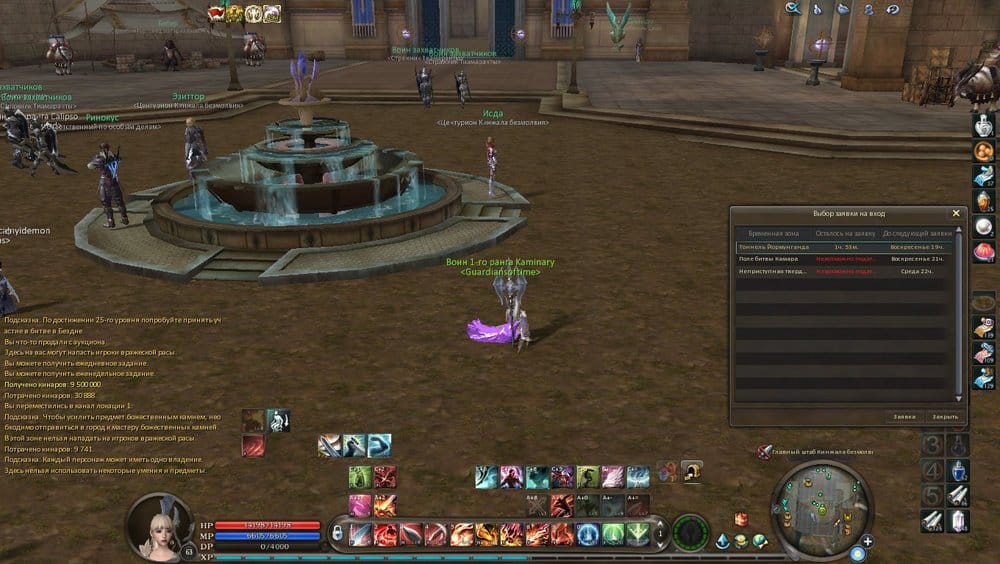
Task: Toggle the hotbar padlock
Action: click(x=337, y=534)
